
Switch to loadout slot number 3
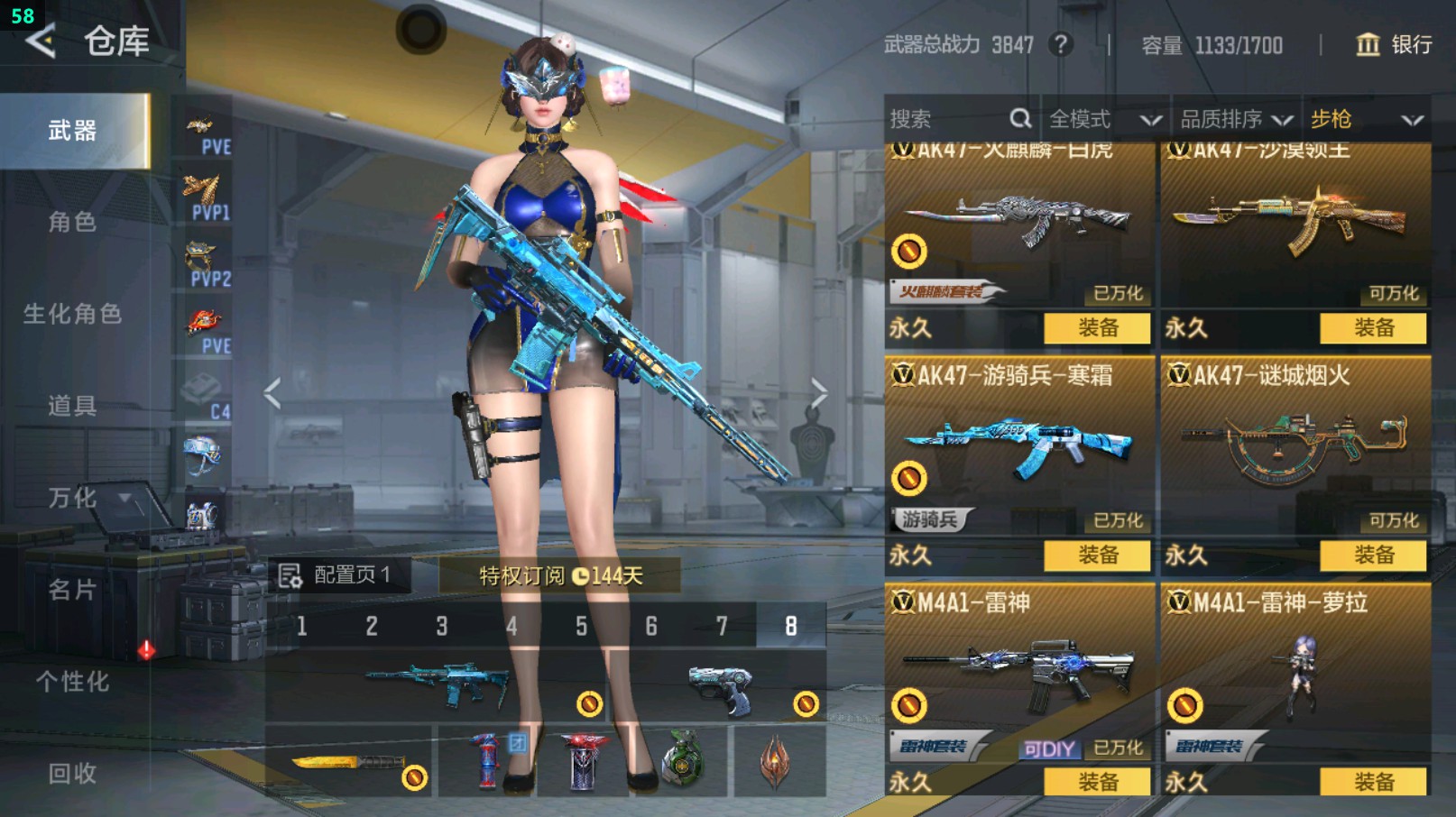tap(442, 626)
